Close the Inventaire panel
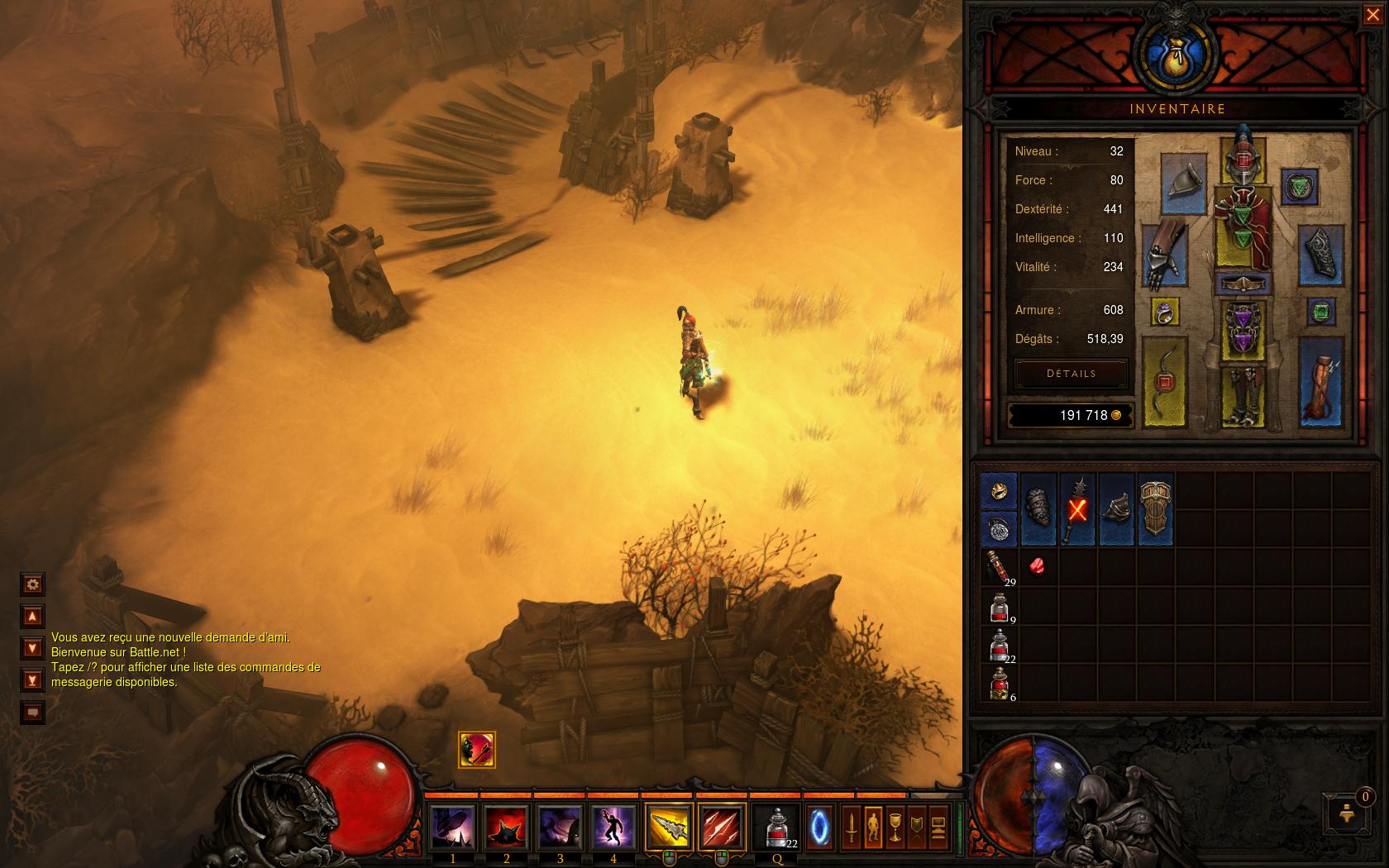This screenshot has height=868, width=1389. click(x=1372, y=15)
